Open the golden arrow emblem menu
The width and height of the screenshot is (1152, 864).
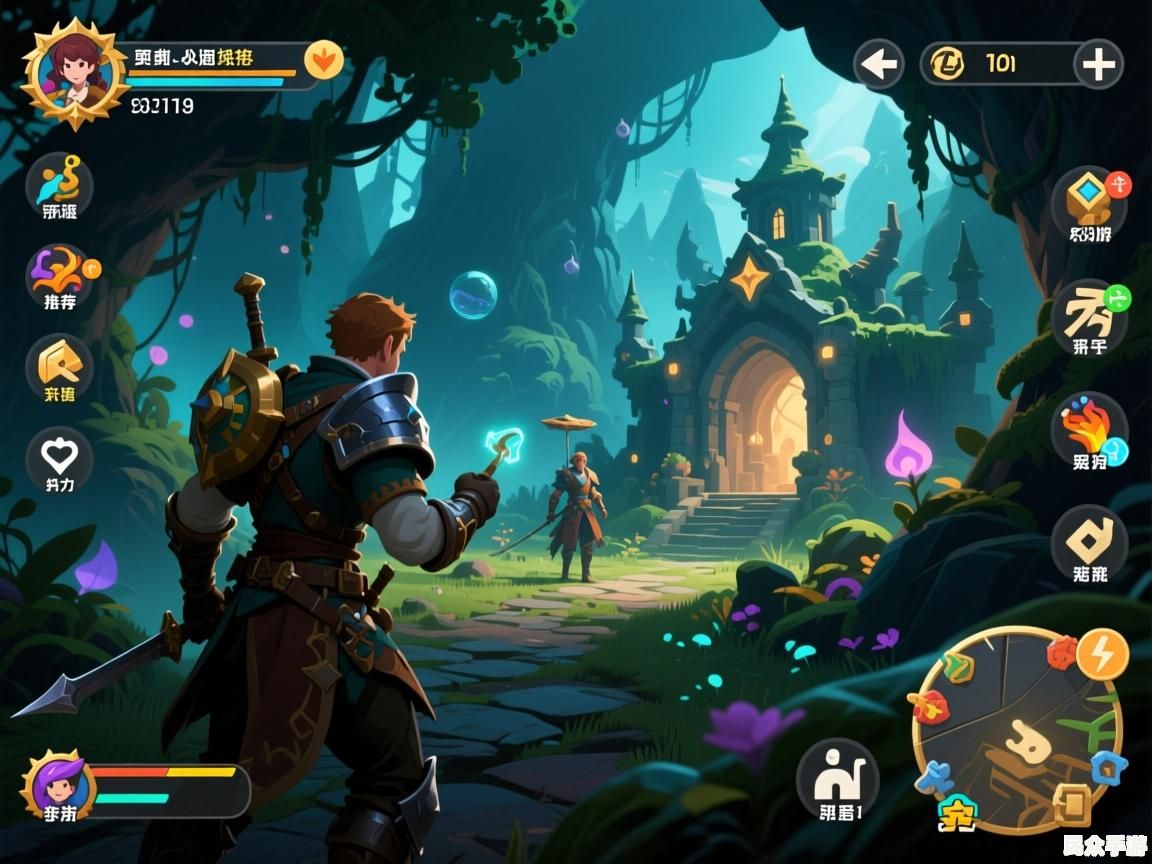click(59, 367)
